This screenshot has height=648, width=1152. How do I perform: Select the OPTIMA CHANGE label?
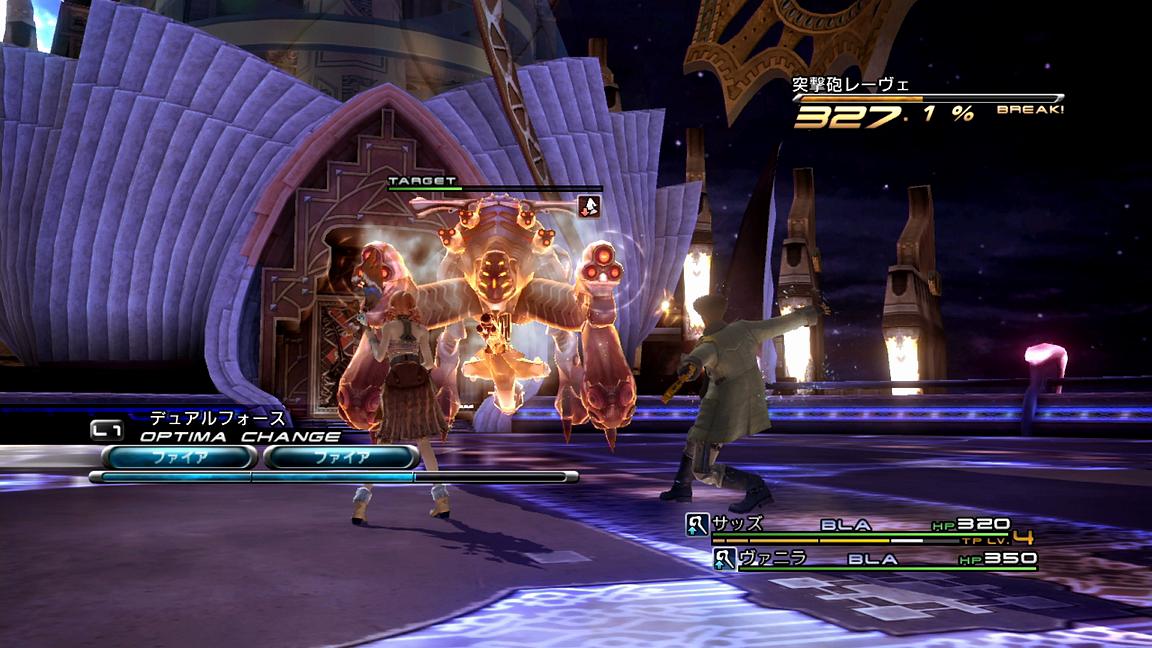pos(240,436)
